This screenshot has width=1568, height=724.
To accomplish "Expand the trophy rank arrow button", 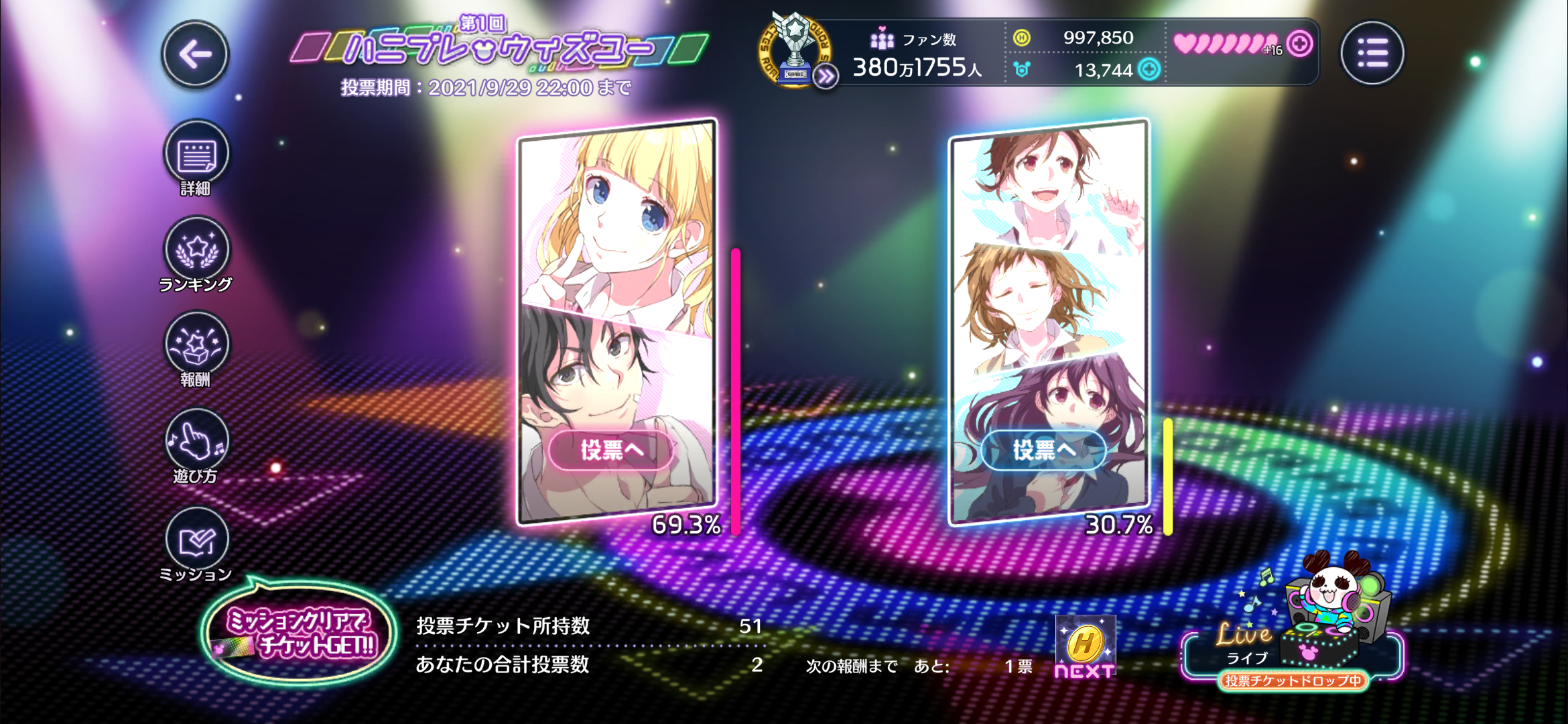I will click(826, 77).
